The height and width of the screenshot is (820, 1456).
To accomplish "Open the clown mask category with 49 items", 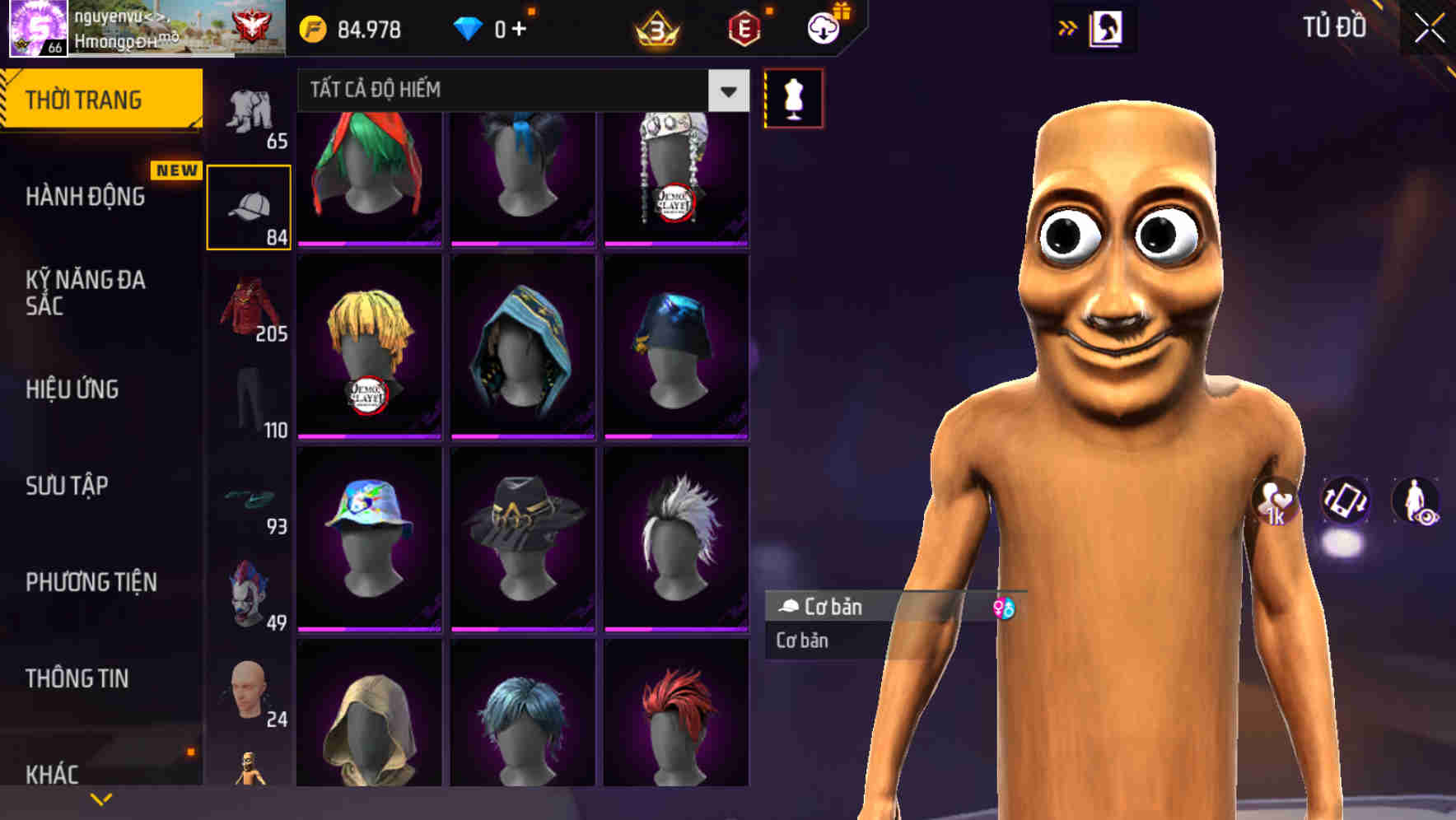I will pyautogui.click(x=250, y=593).
